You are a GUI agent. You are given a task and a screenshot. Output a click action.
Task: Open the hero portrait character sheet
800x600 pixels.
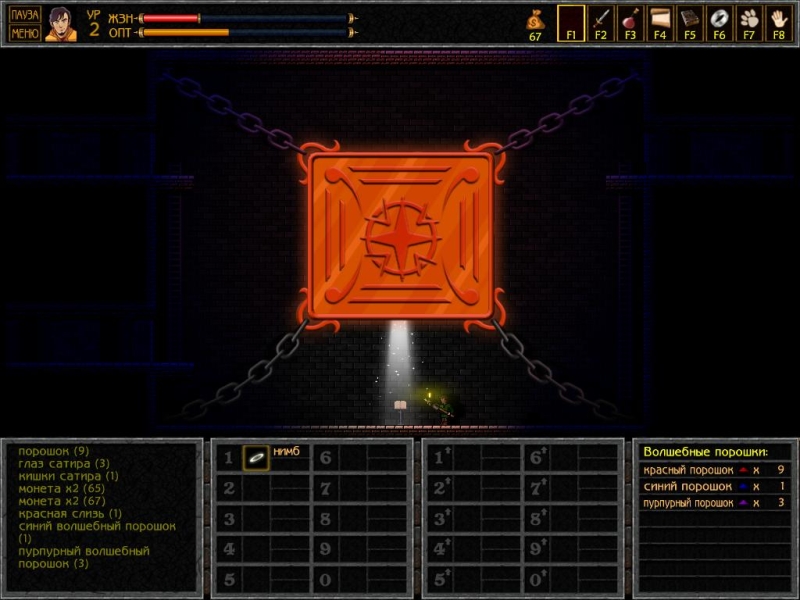tap(60, 23)
